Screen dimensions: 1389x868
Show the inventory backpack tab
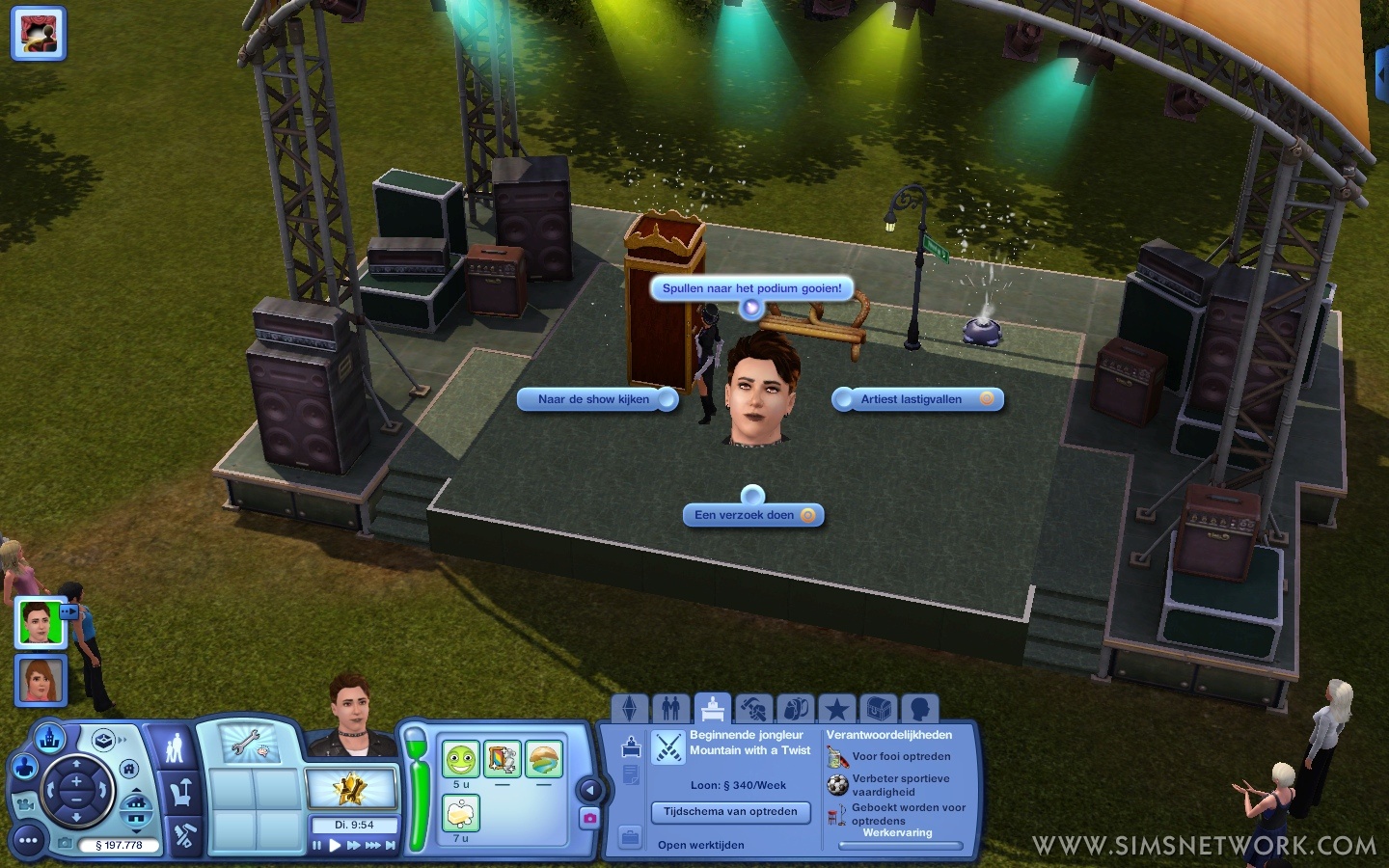click(796, 710)
